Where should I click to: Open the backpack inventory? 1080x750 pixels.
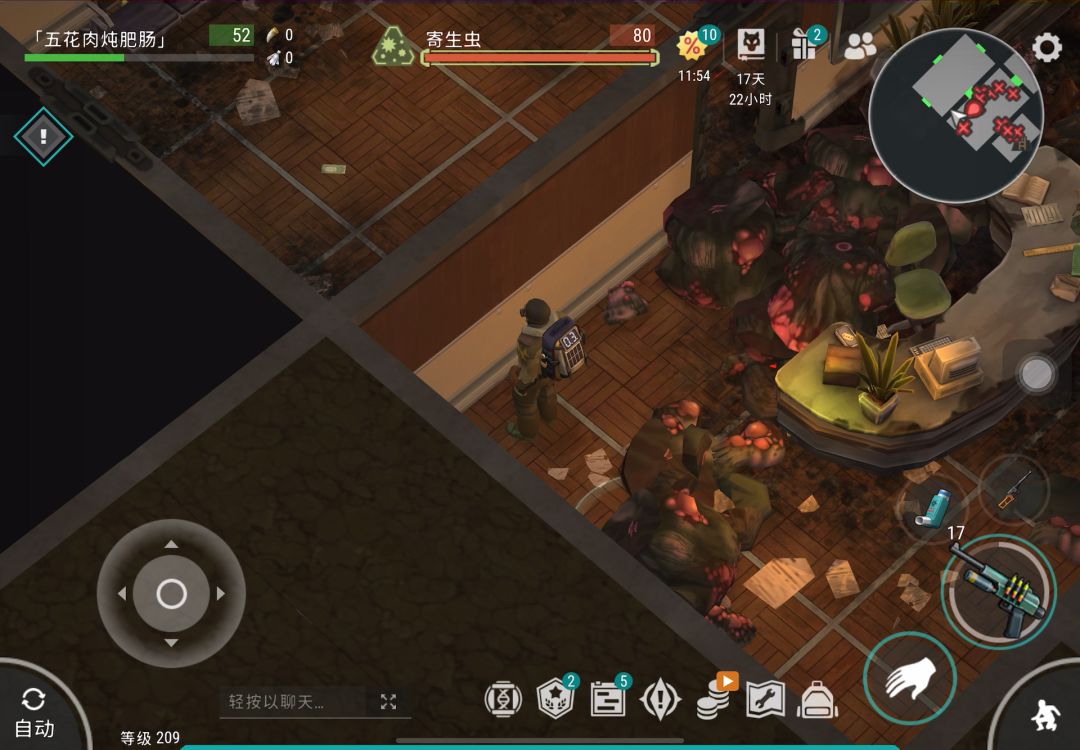[x=817, y=699]
